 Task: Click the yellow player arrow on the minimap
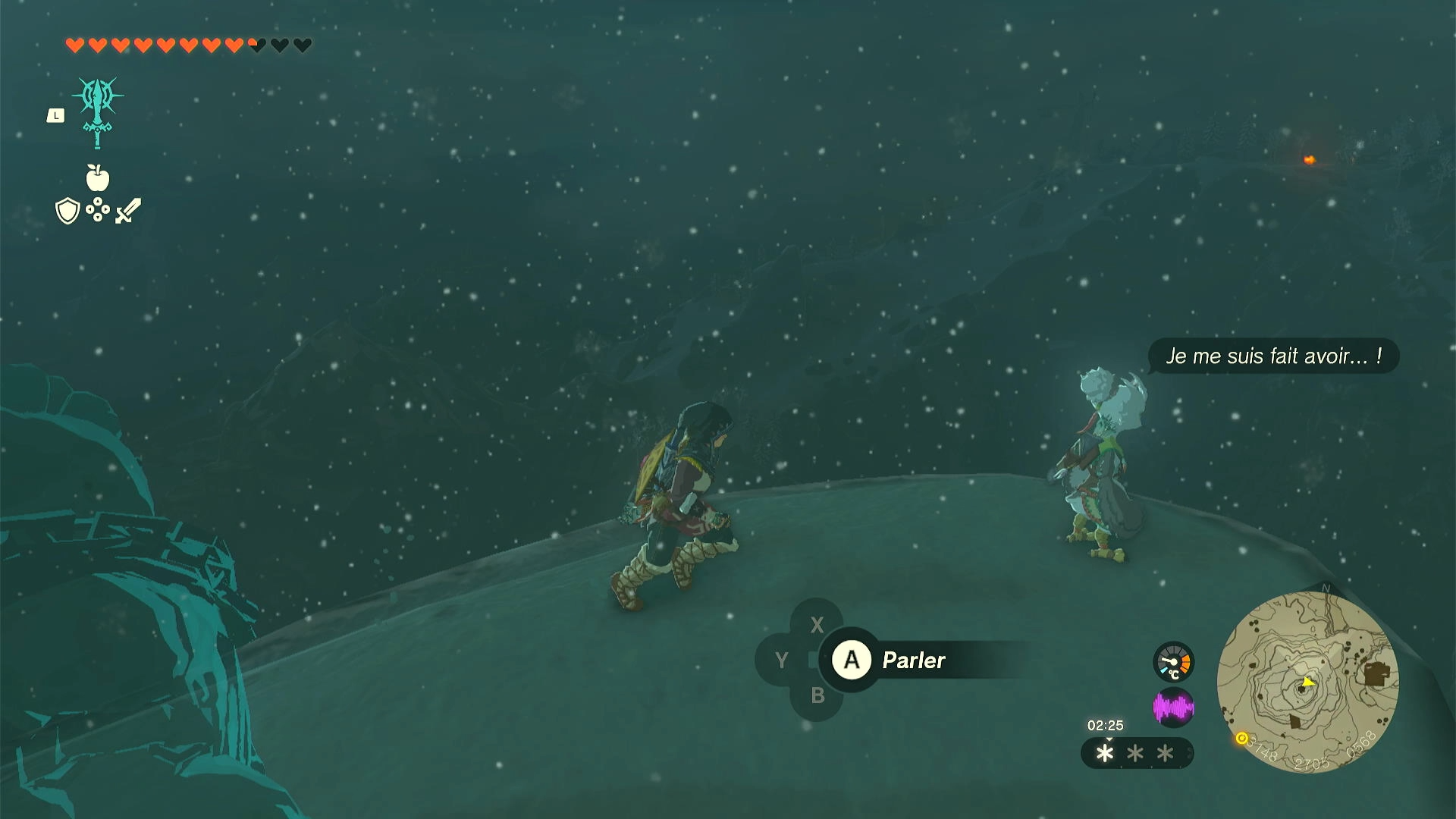(1308, 683)
